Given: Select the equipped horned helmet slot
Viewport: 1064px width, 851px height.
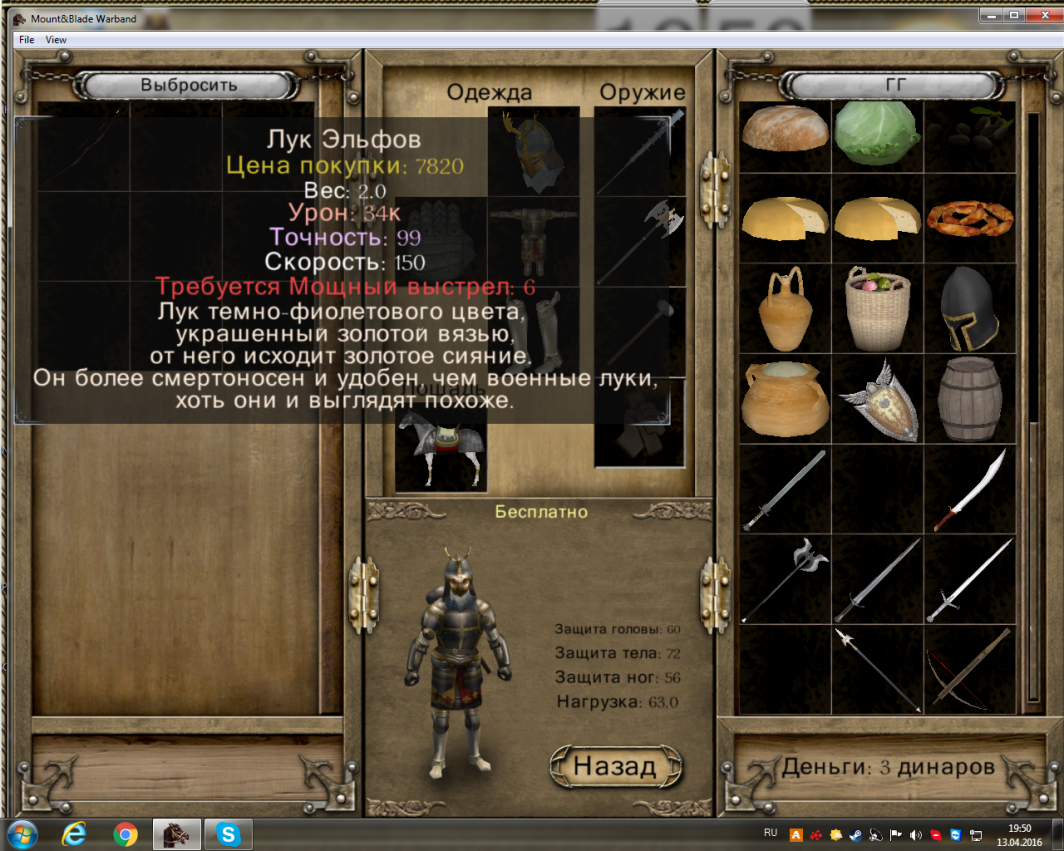Looking at the screenshot, I should coord(533,150).
